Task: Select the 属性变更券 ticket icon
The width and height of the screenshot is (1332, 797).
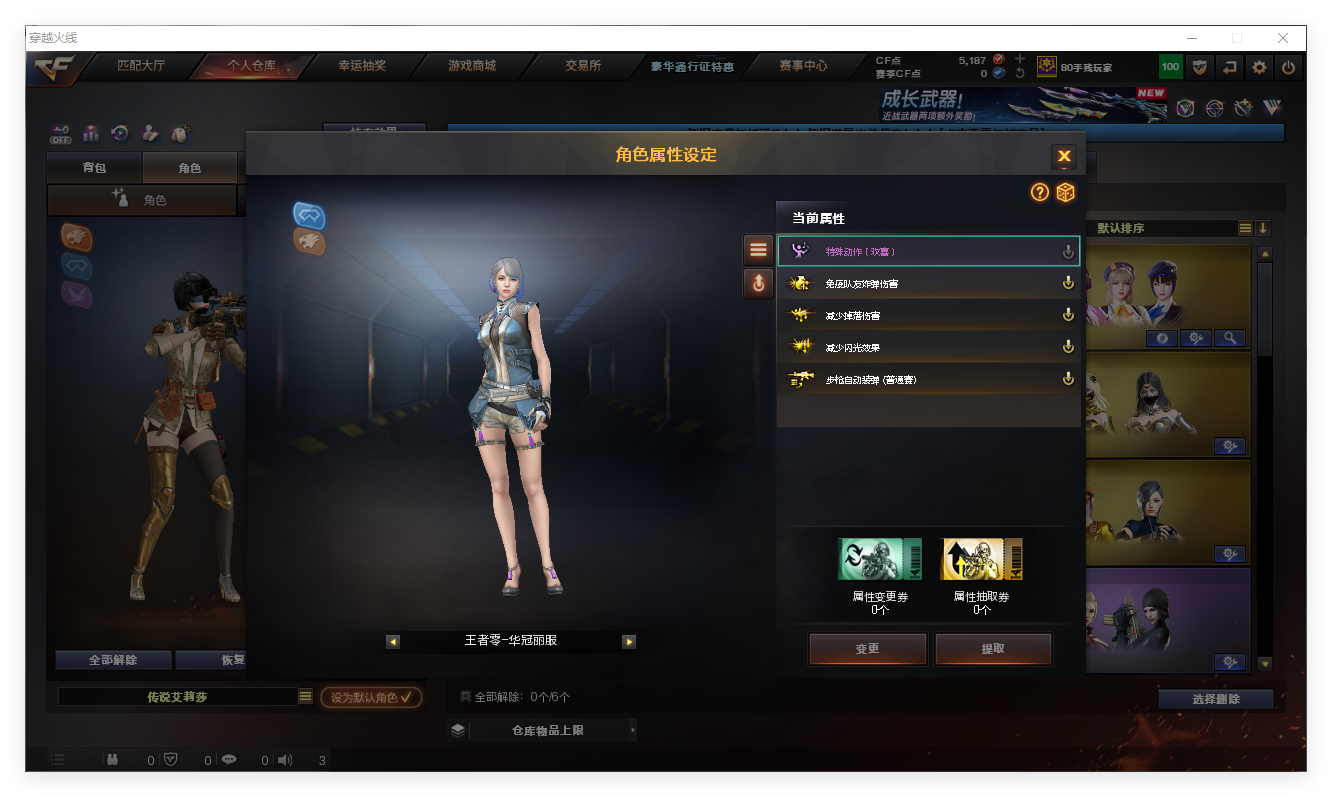Action: tap(879, 558)
